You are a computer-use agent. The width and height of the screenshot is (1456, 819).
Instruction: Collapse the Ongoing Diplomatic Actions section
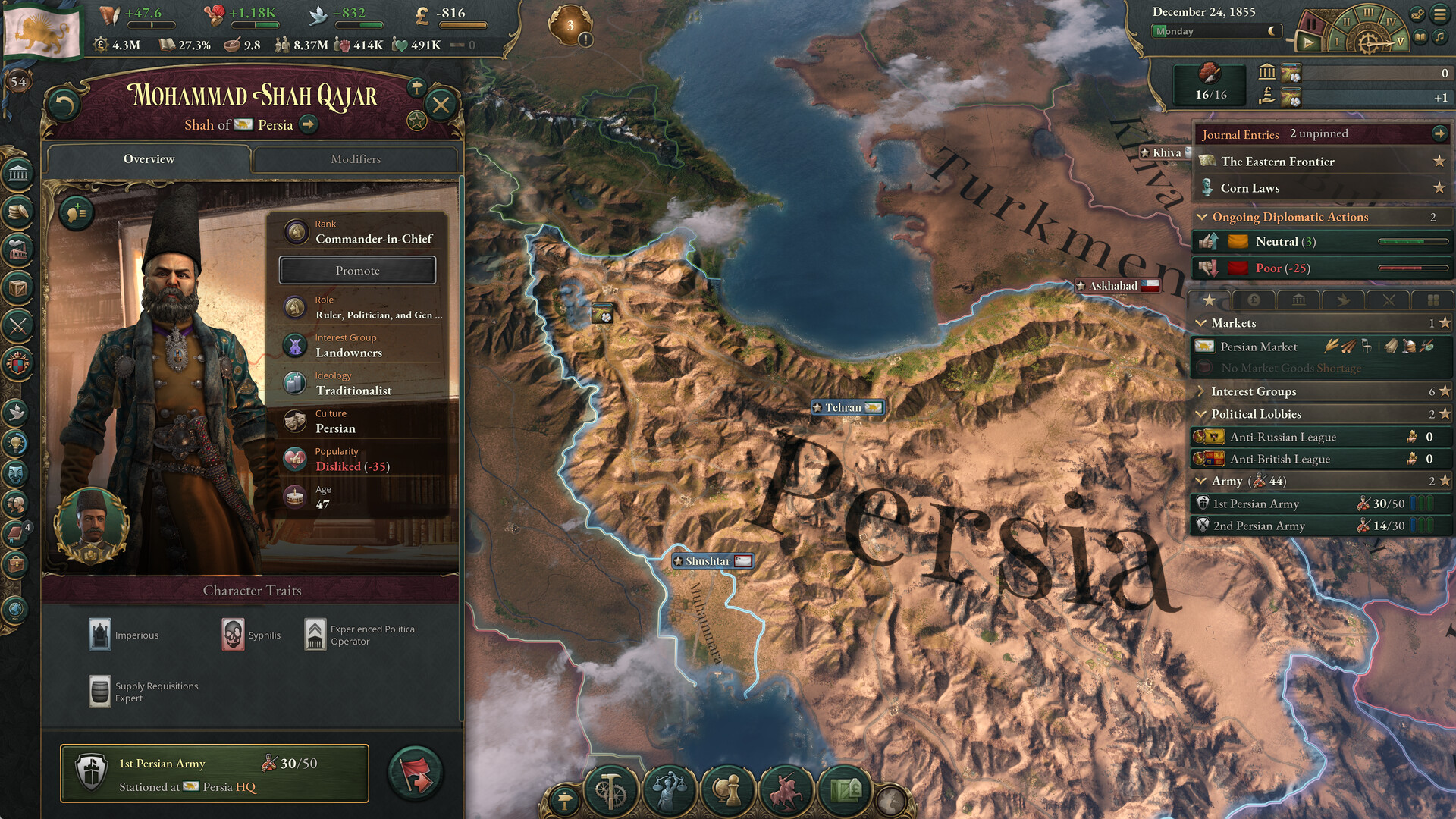[x=1200, y=217]
